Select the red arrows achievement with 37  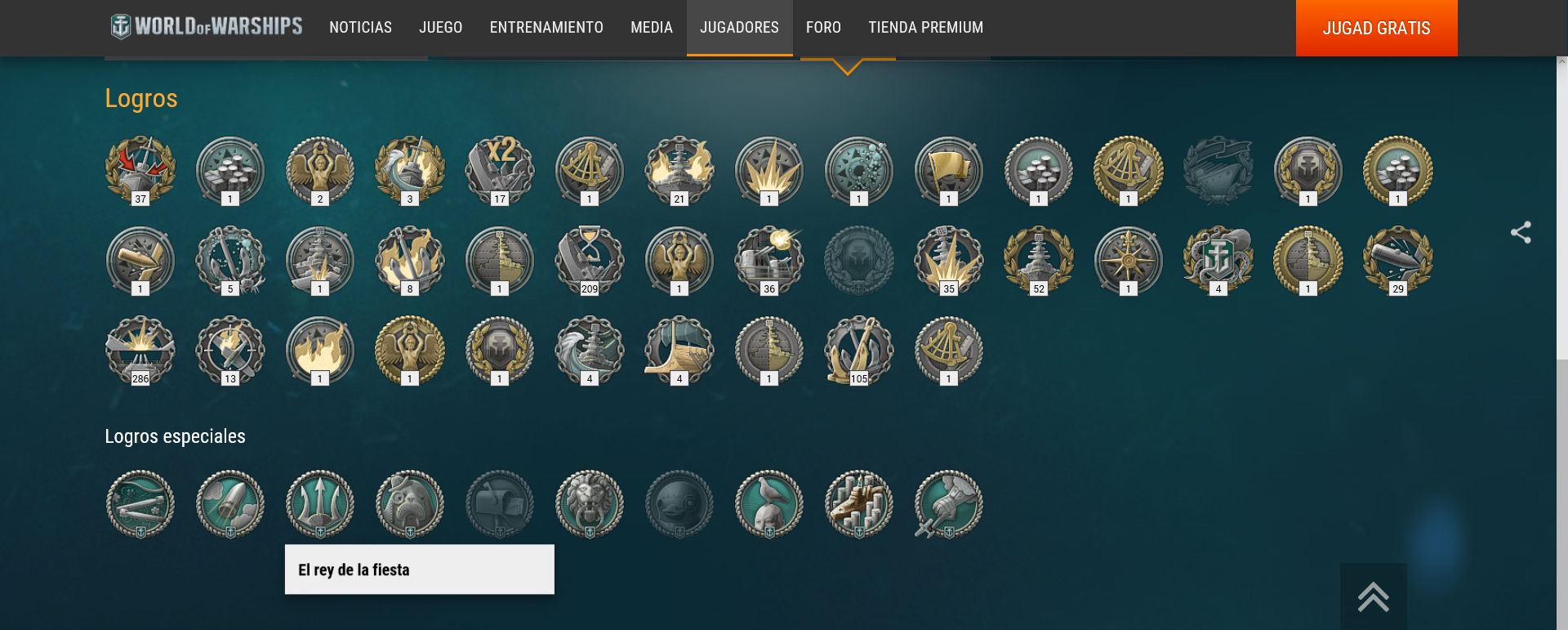[x=140, y=169]
